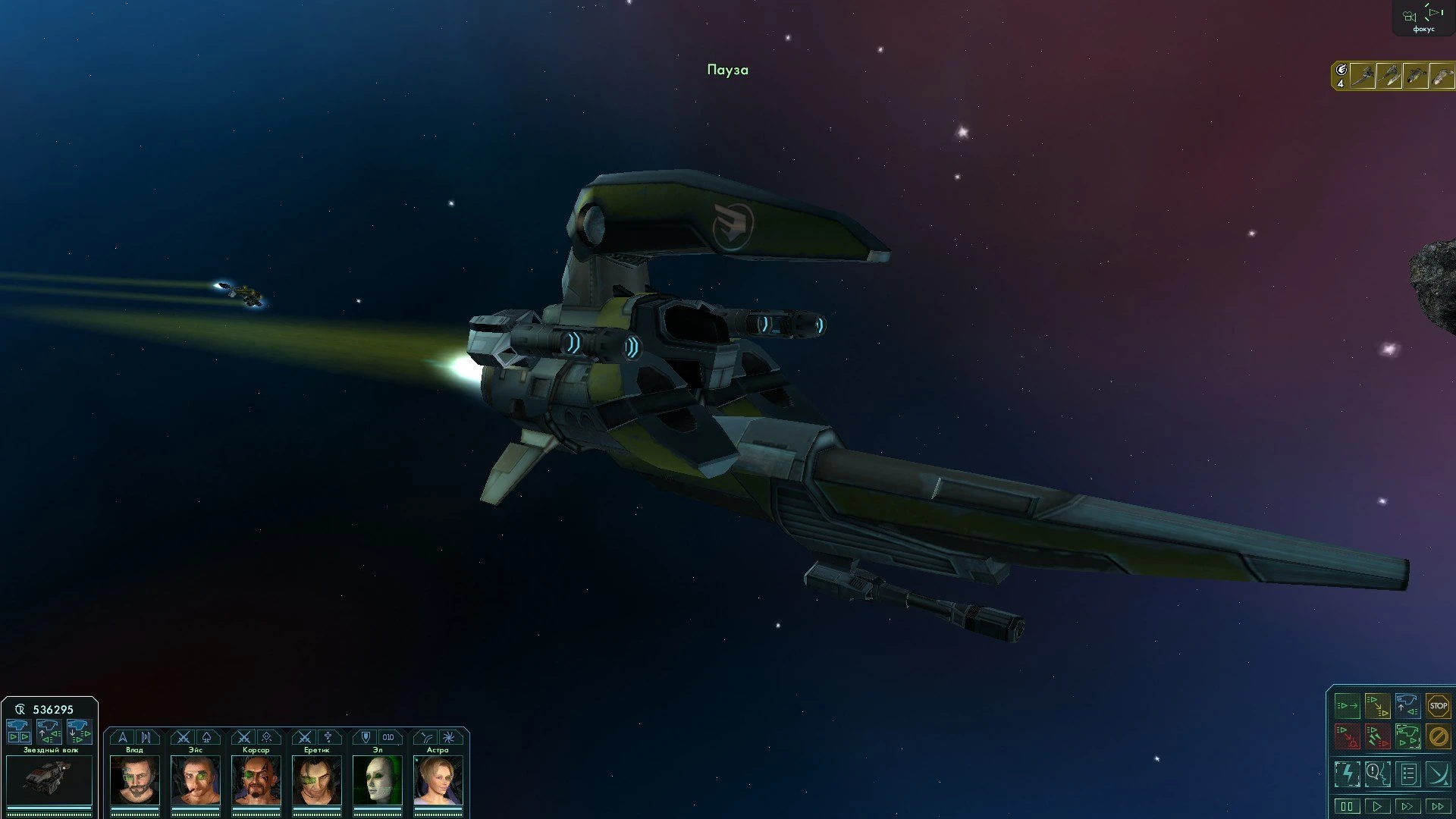Viewport: 1456px width, 819px height.
Task: Select the Эл pilot portrait
Action: coord(378,780)
